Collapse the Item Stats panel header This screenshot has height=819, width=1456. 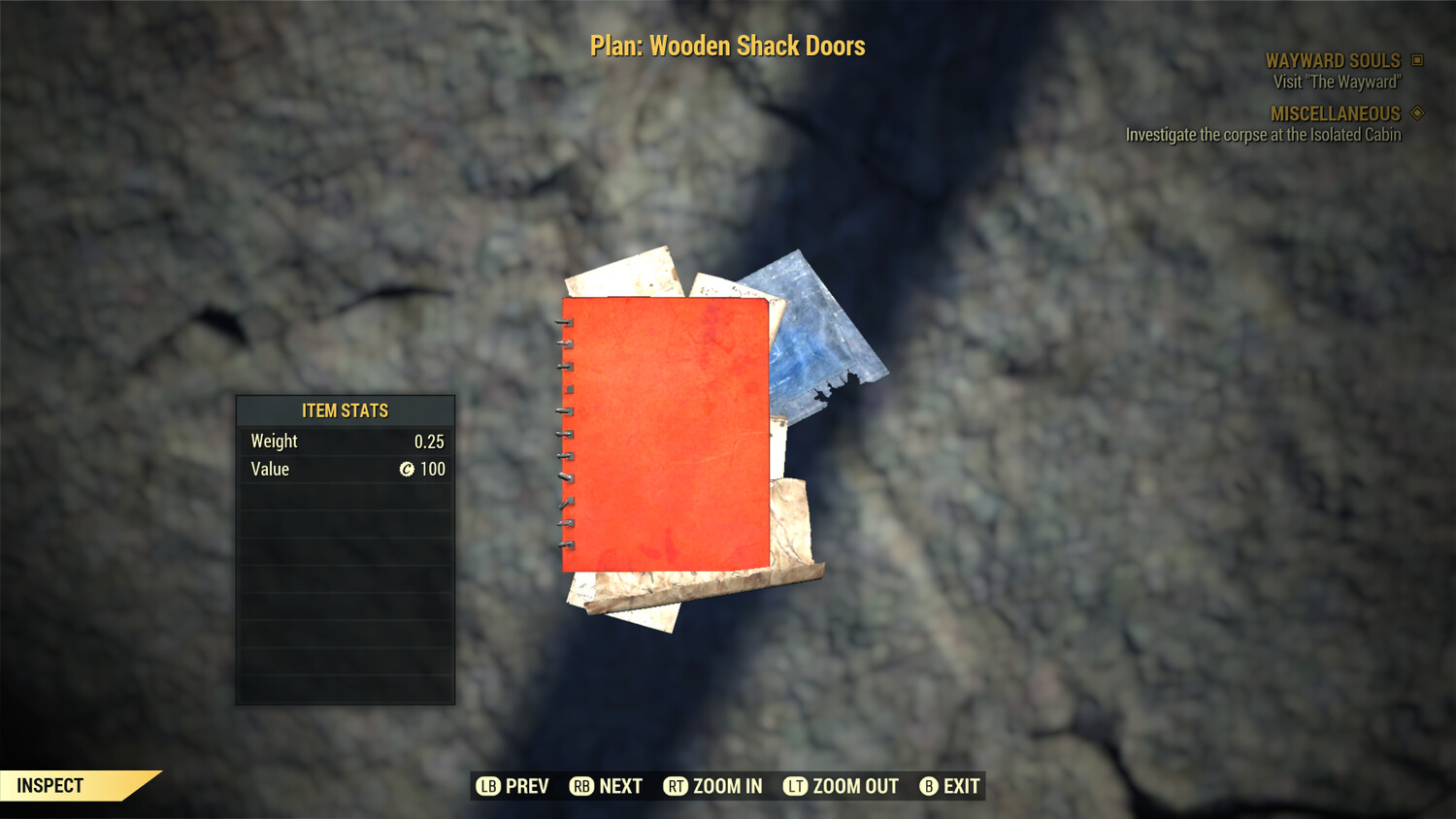click(x=345, y=410)
